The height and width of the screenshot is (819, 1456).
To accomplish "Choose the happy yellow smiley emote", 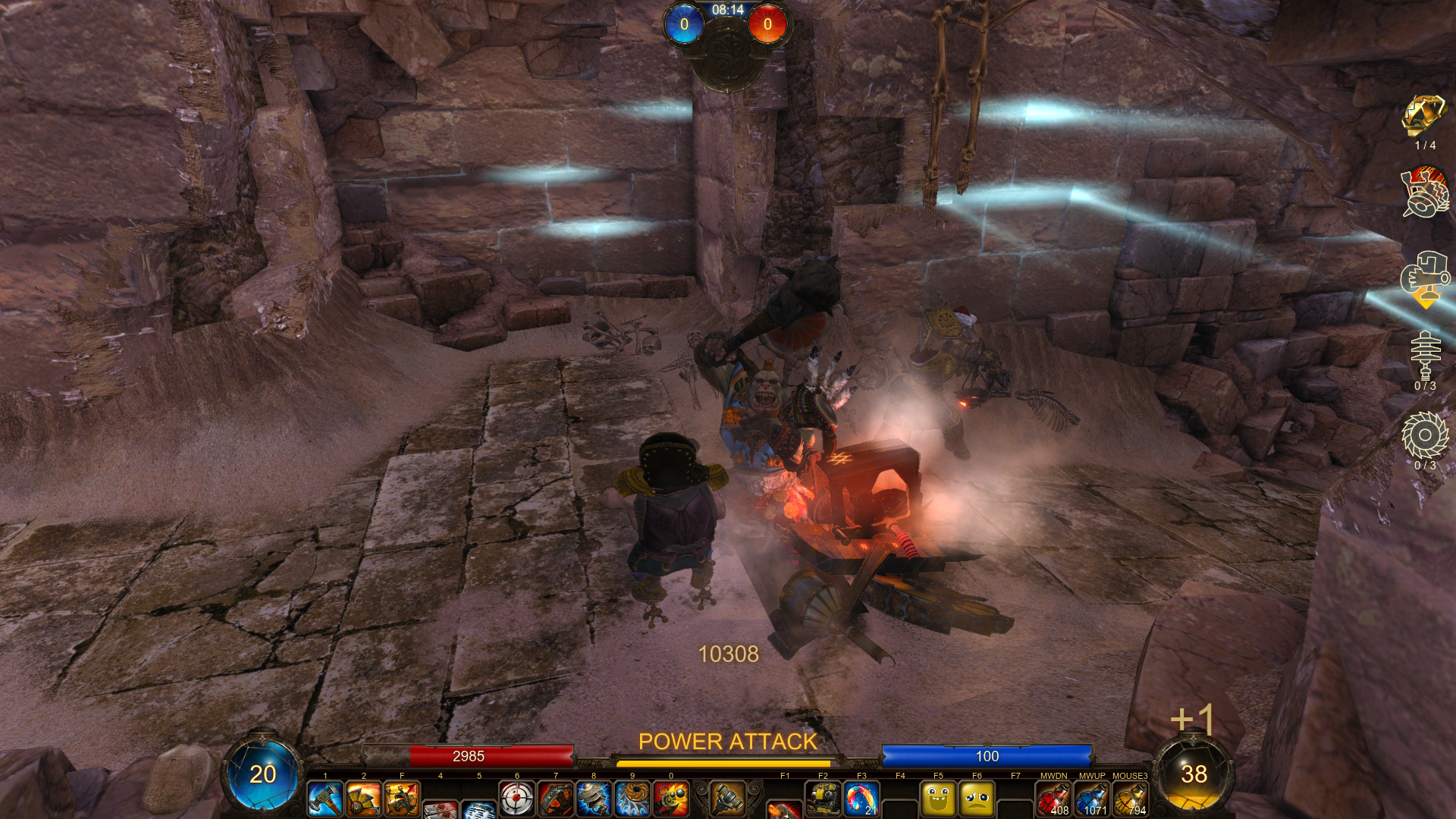I will tap(938, 799).
